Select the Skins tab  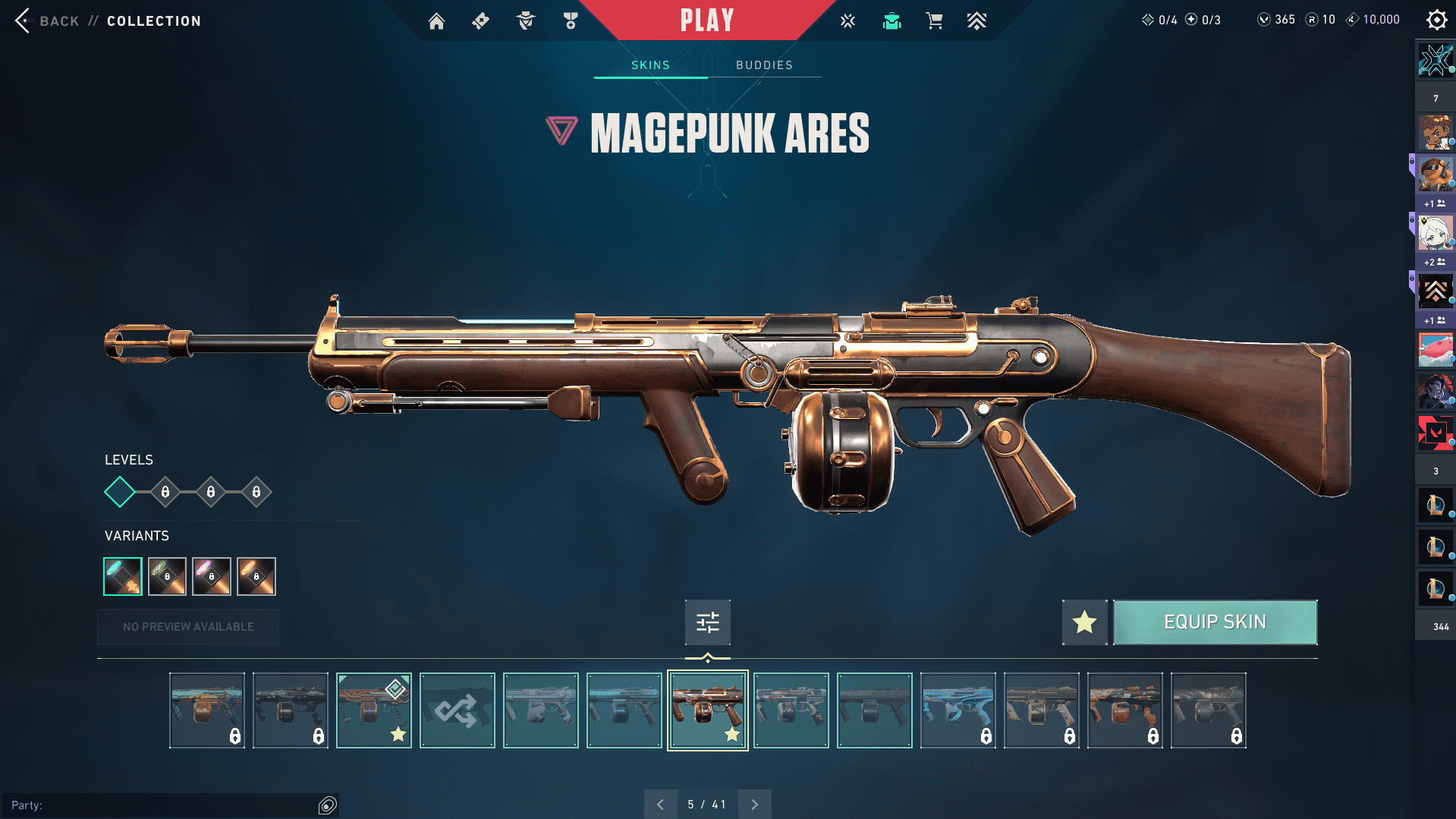(650, 65)
